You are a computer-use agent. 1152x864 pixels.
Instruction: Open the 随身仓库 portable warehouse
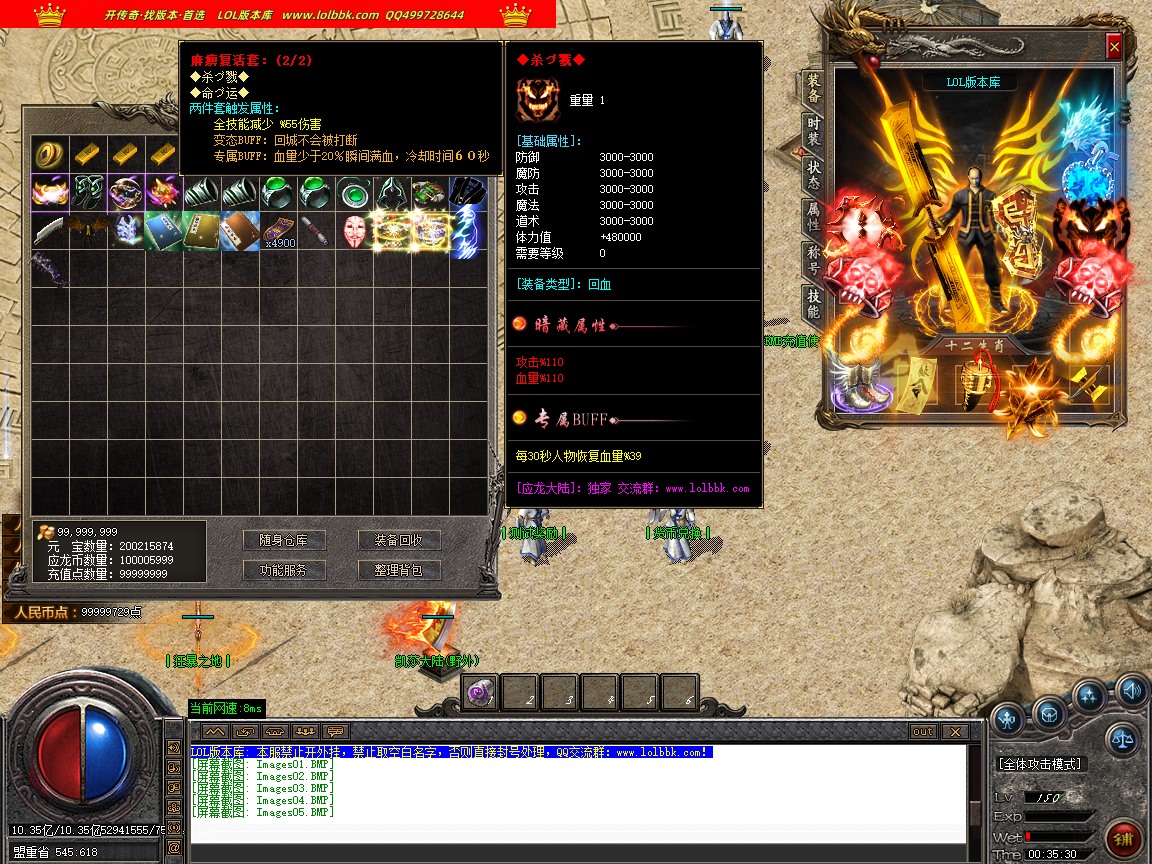[x=284, y=540]
